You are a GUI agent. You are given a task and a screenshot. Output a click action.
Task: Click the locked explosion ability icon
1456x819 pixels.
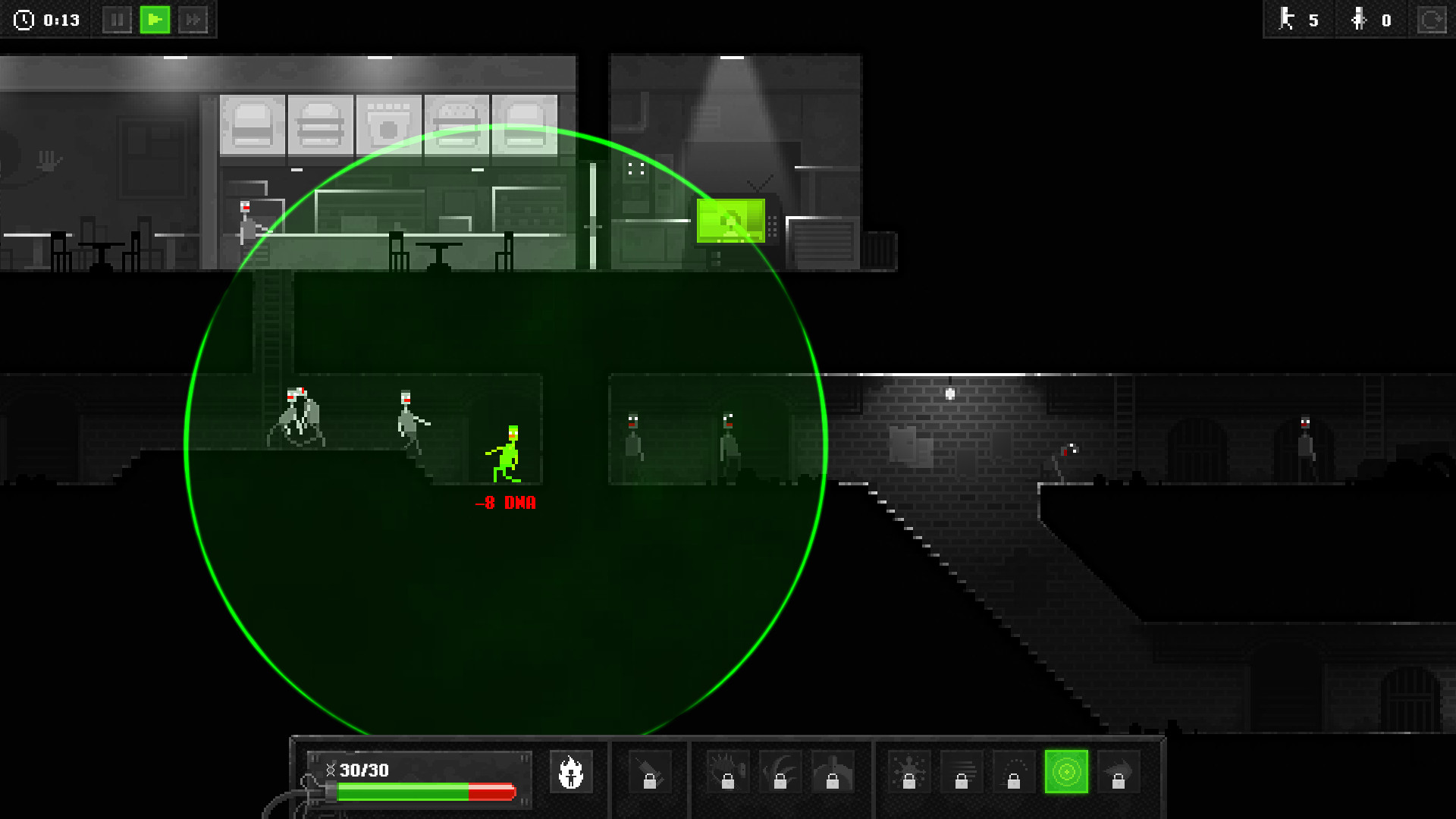[908, 772]
